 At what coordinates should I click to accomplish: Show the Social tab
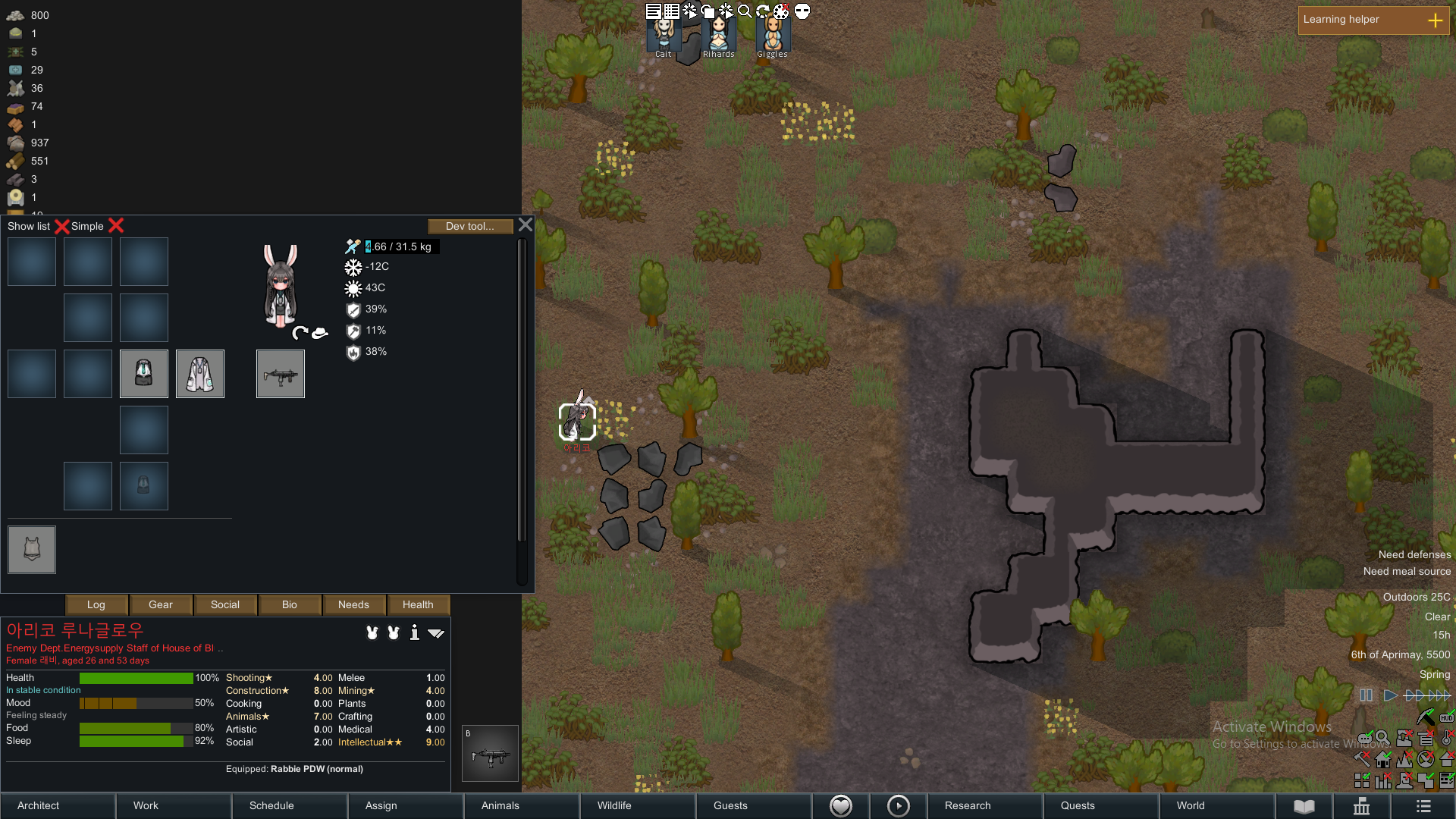click(225, 604)
